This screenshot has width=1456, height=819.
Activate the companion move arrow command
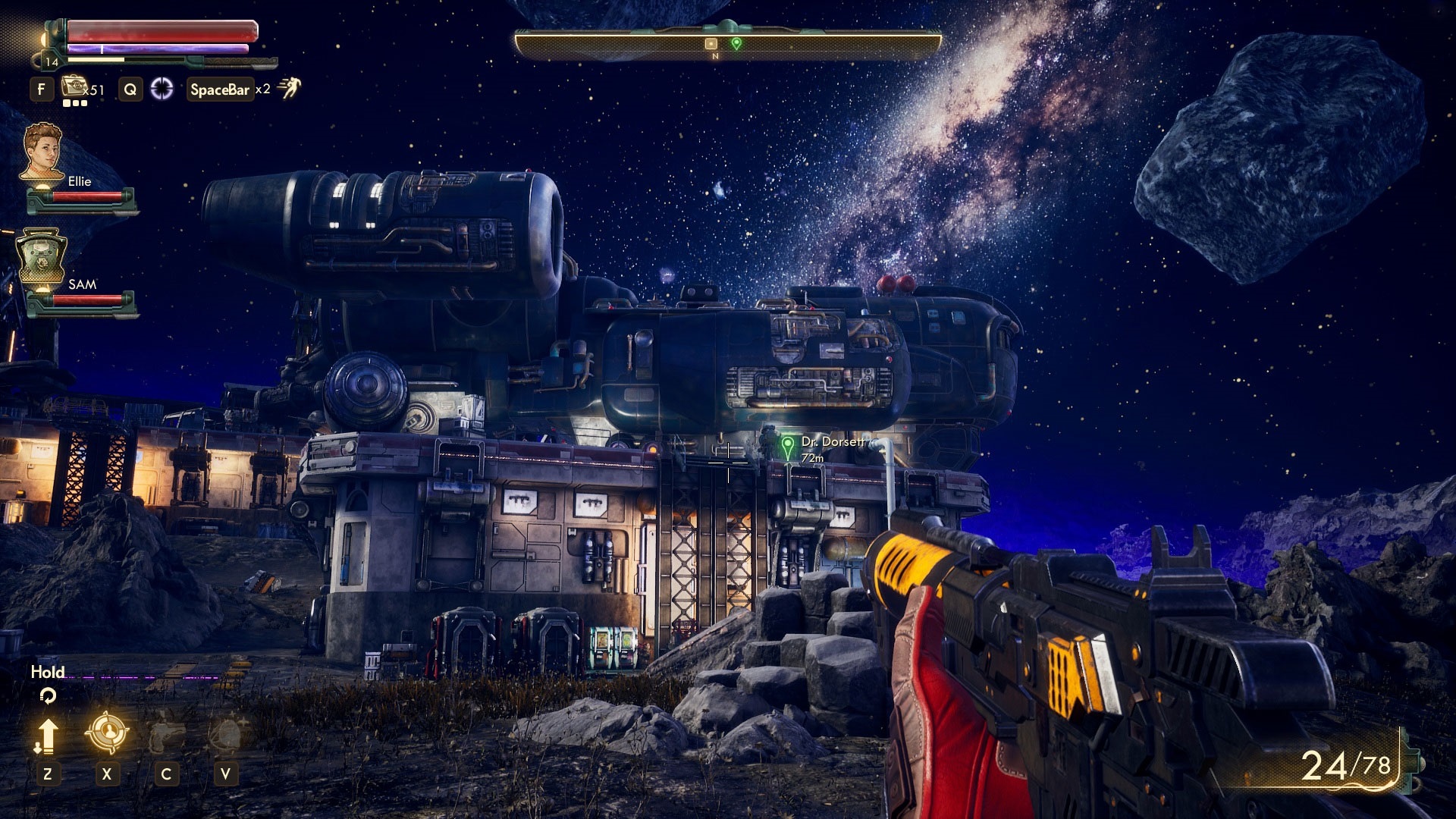click(47, 736)
